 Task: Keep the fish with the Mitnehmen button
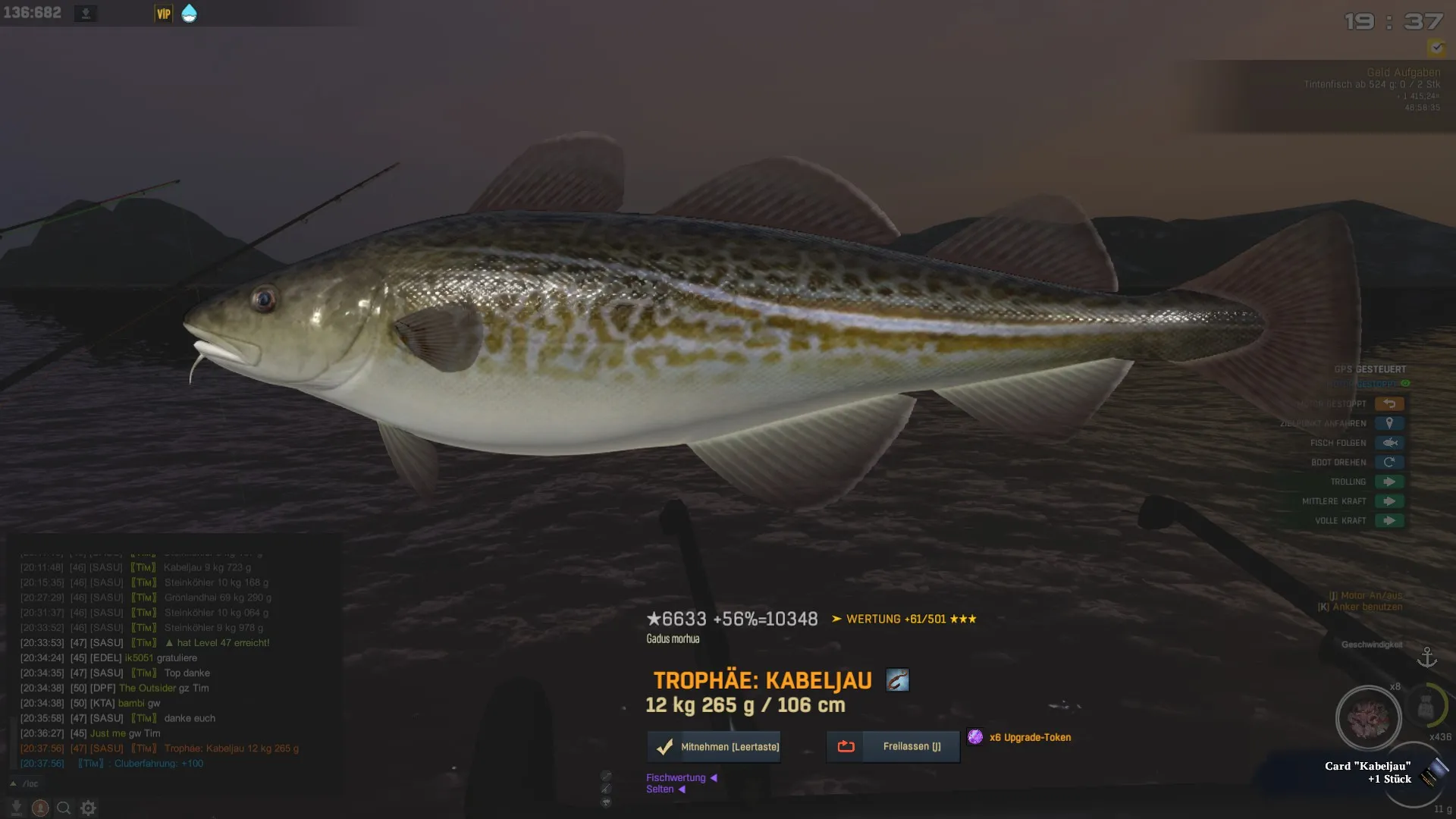(x=714, y=747)
